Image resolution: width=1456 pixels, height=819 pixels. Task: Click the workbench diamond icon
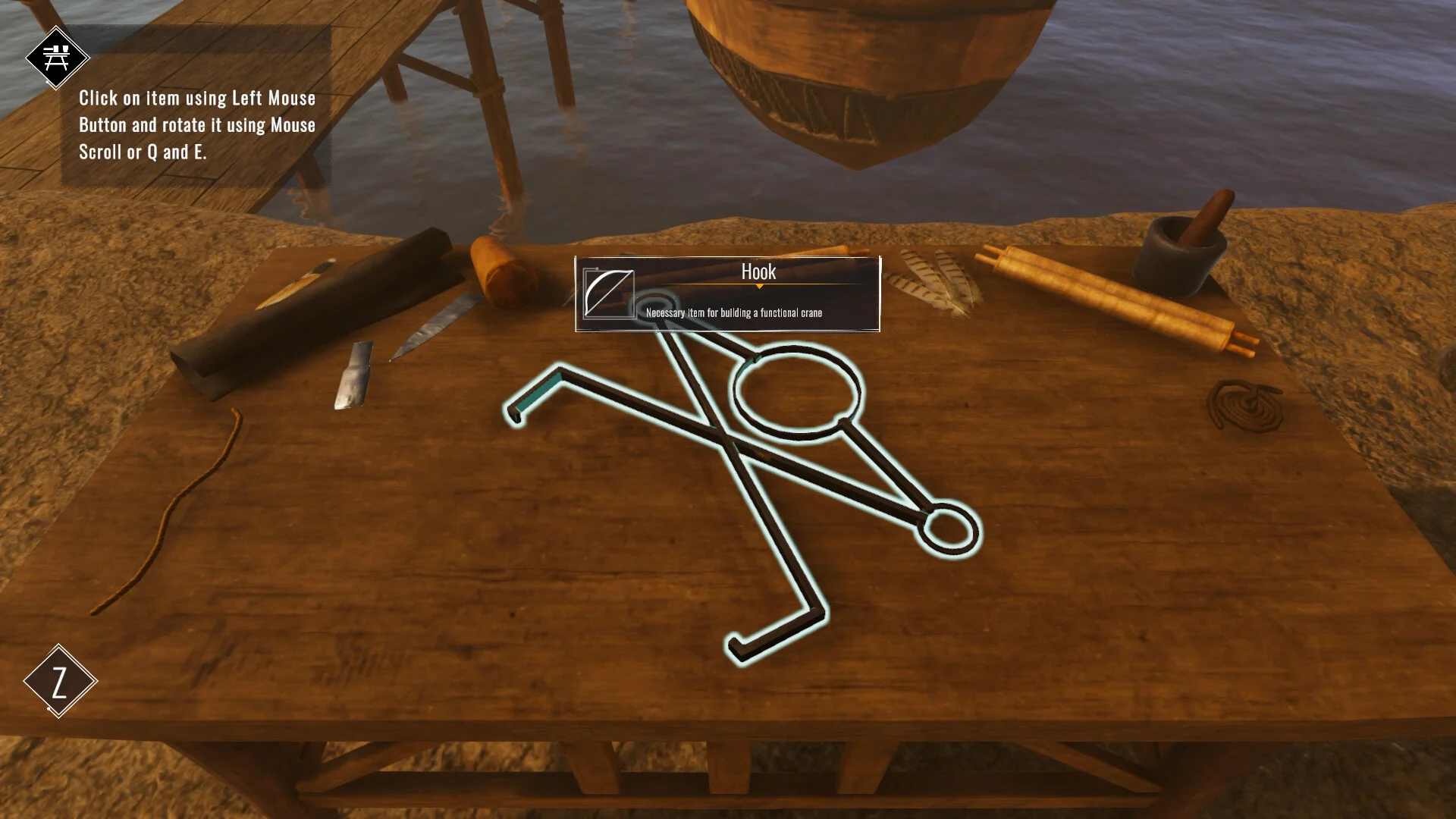pos(57,58)
